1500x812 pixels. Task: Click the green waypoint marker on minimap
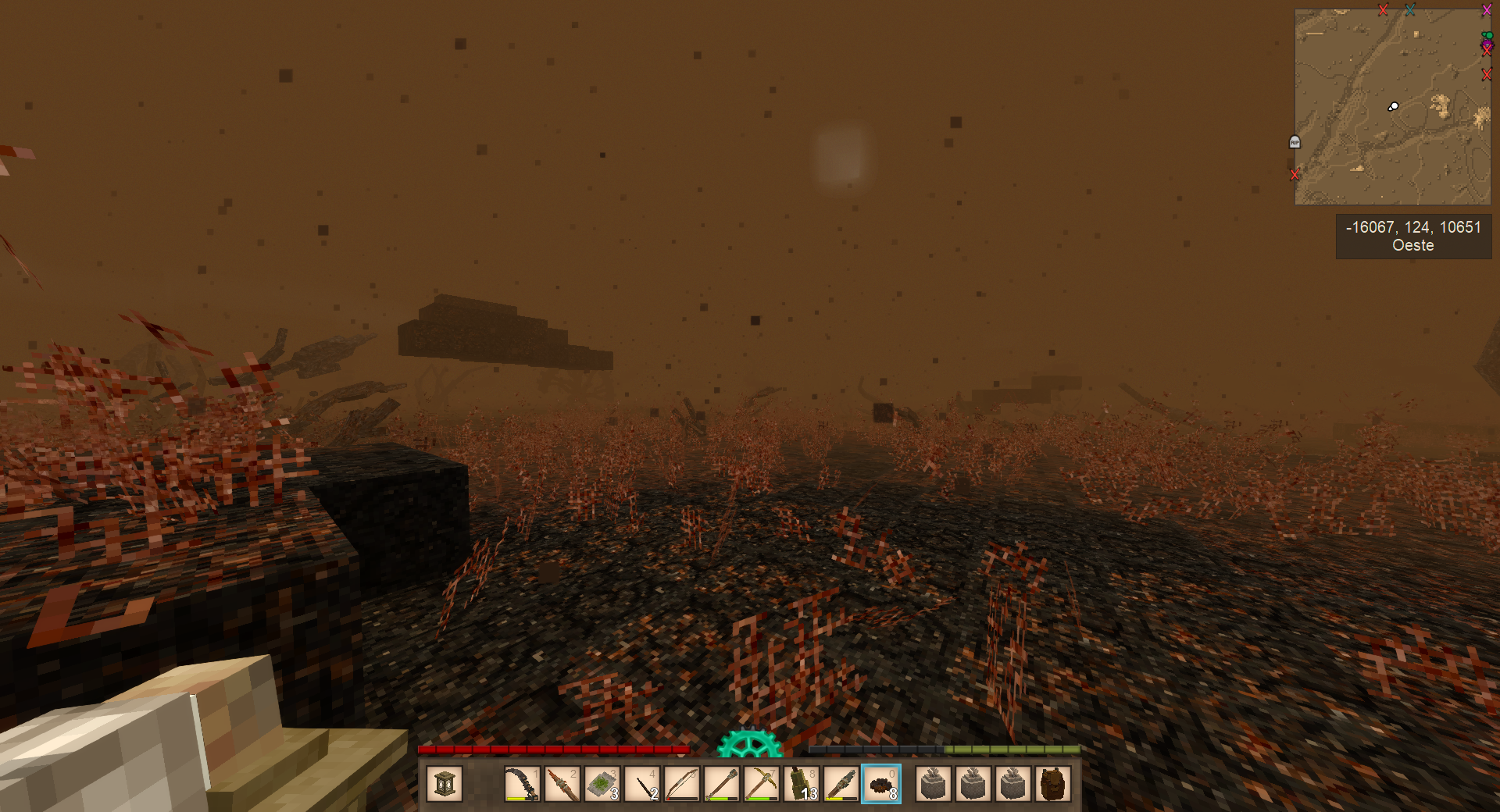[1487, 36]
